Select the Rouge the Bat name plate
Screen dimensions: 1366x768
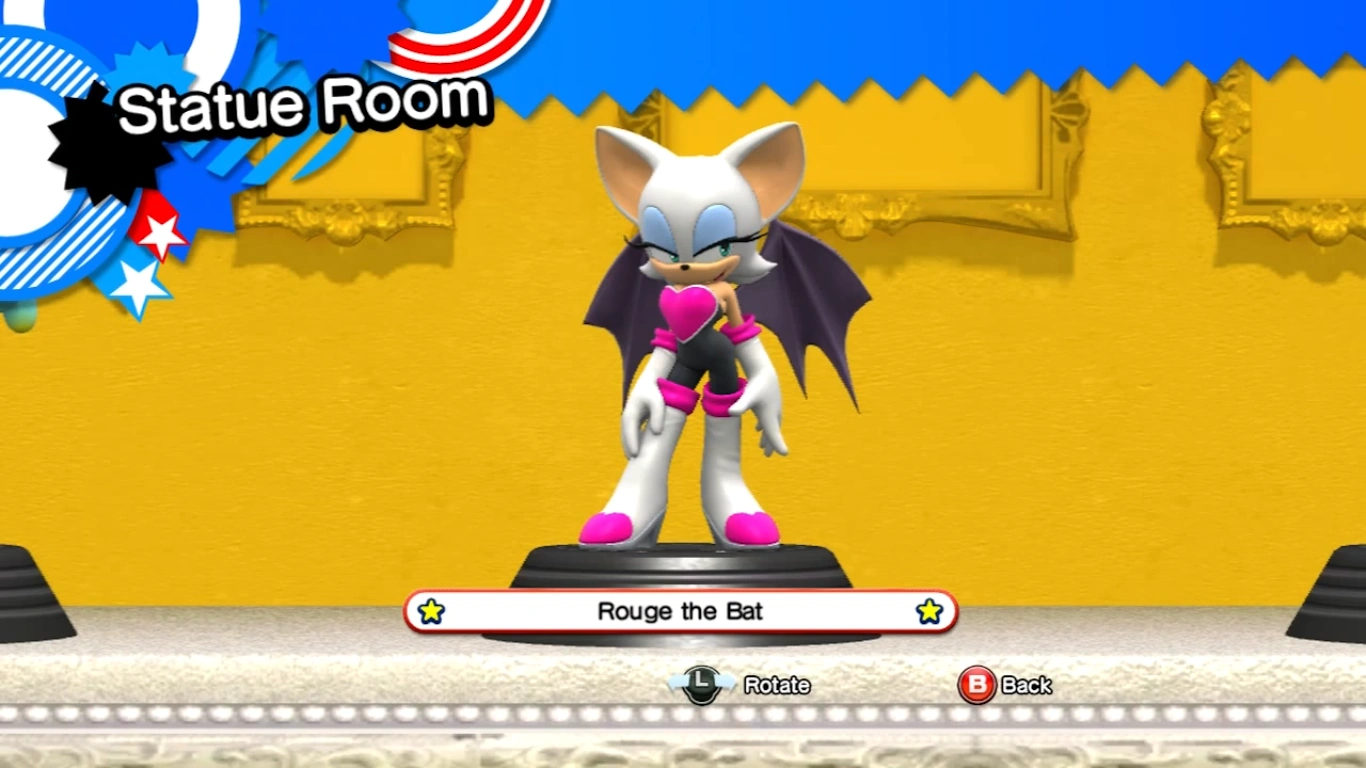pos(680,611)
